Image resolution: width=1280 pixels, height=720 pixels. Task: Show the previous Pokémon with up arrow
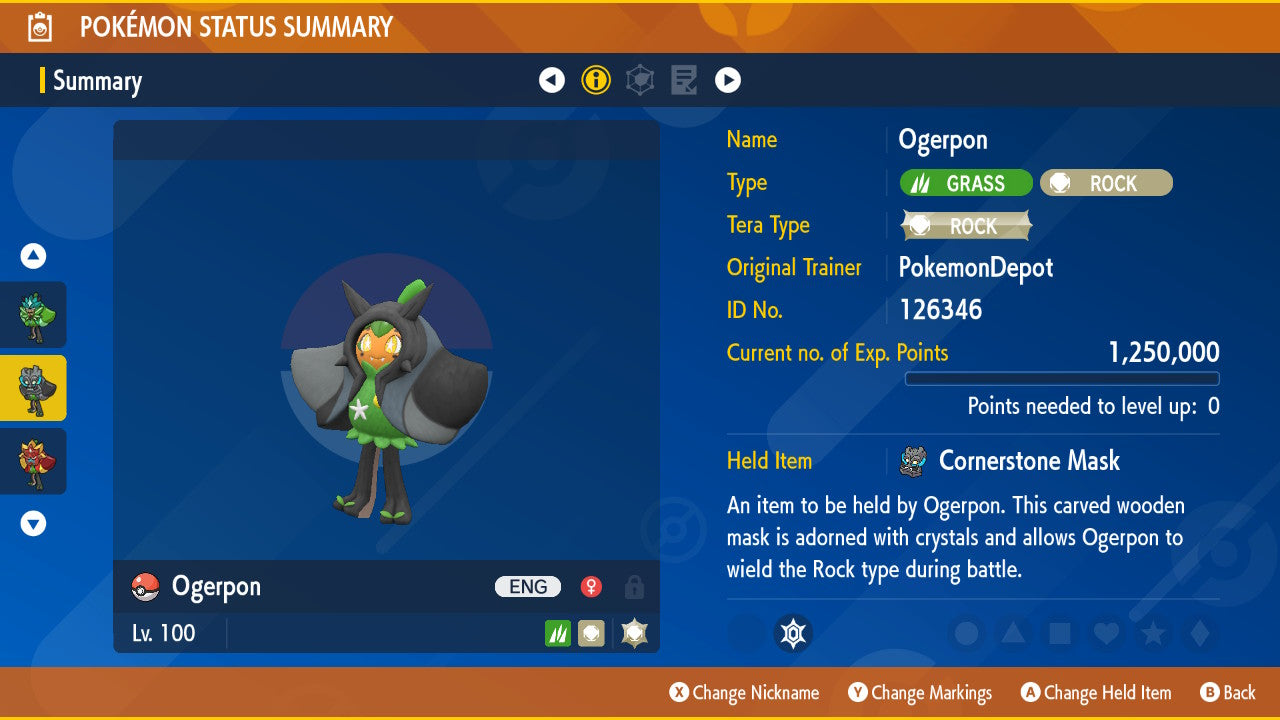tap(33, 257)
